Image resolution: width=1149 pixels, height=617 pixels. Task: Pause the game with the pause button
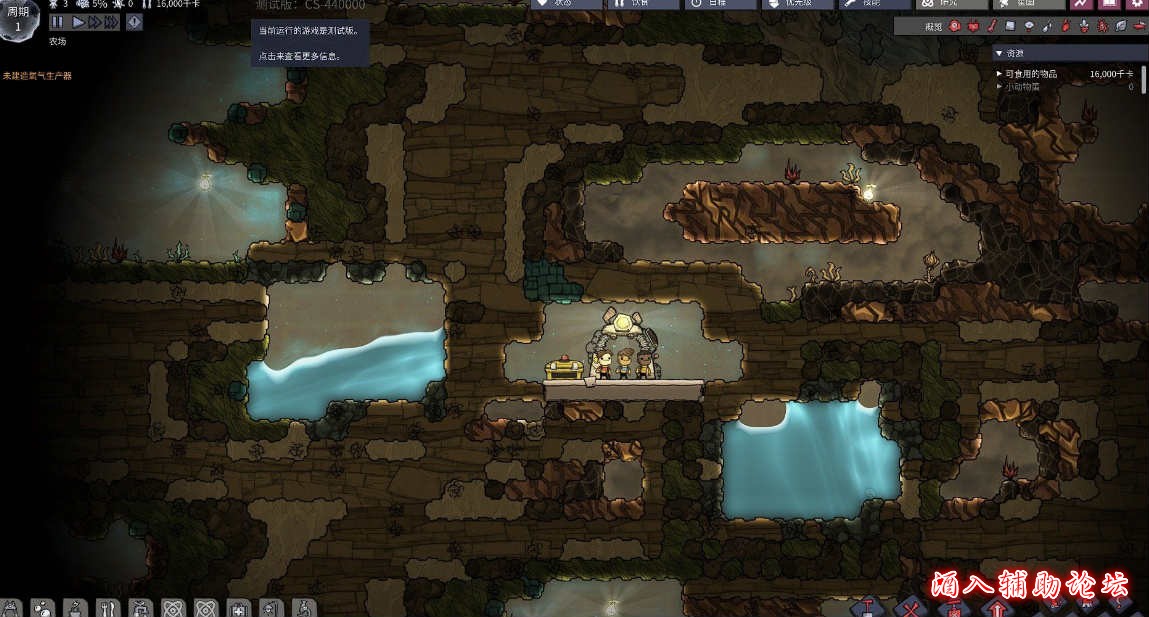tap(57, 21)
